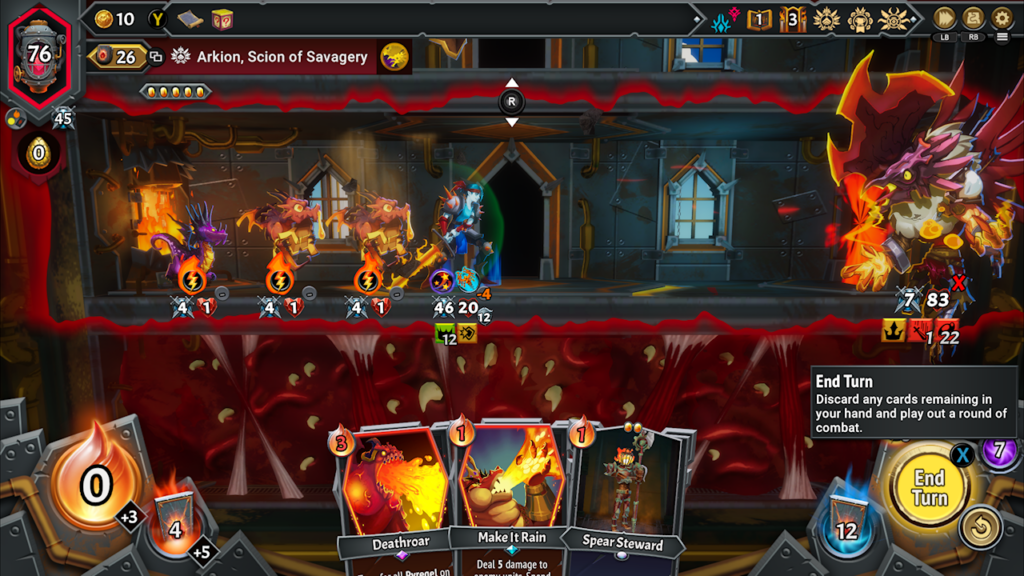Inspect the Arkion boss portrait icon
1024x576 pixels.
click(x=394, y=57)
